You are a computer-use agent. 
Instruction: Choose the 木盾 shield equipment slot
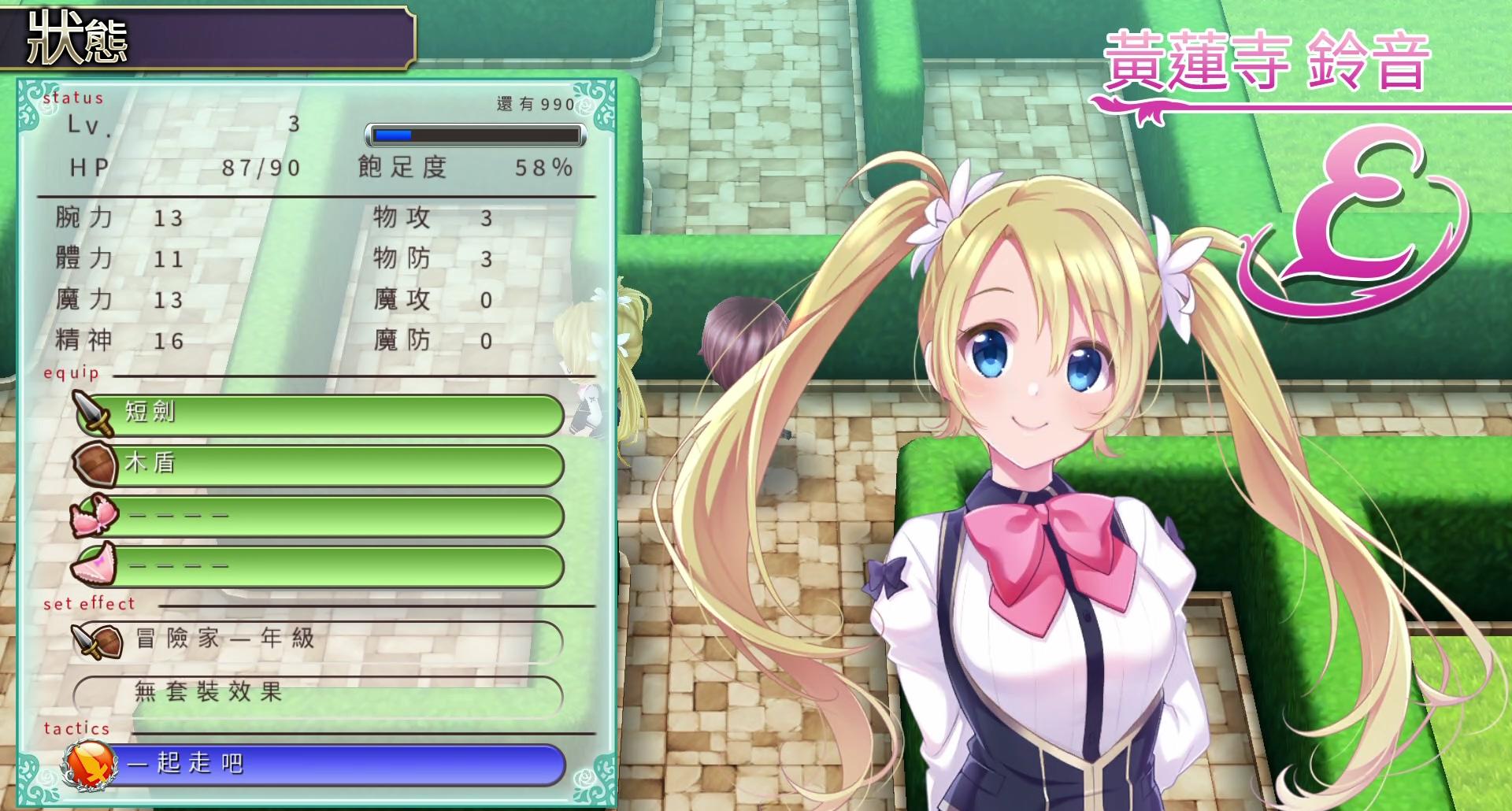coord(319,465)
